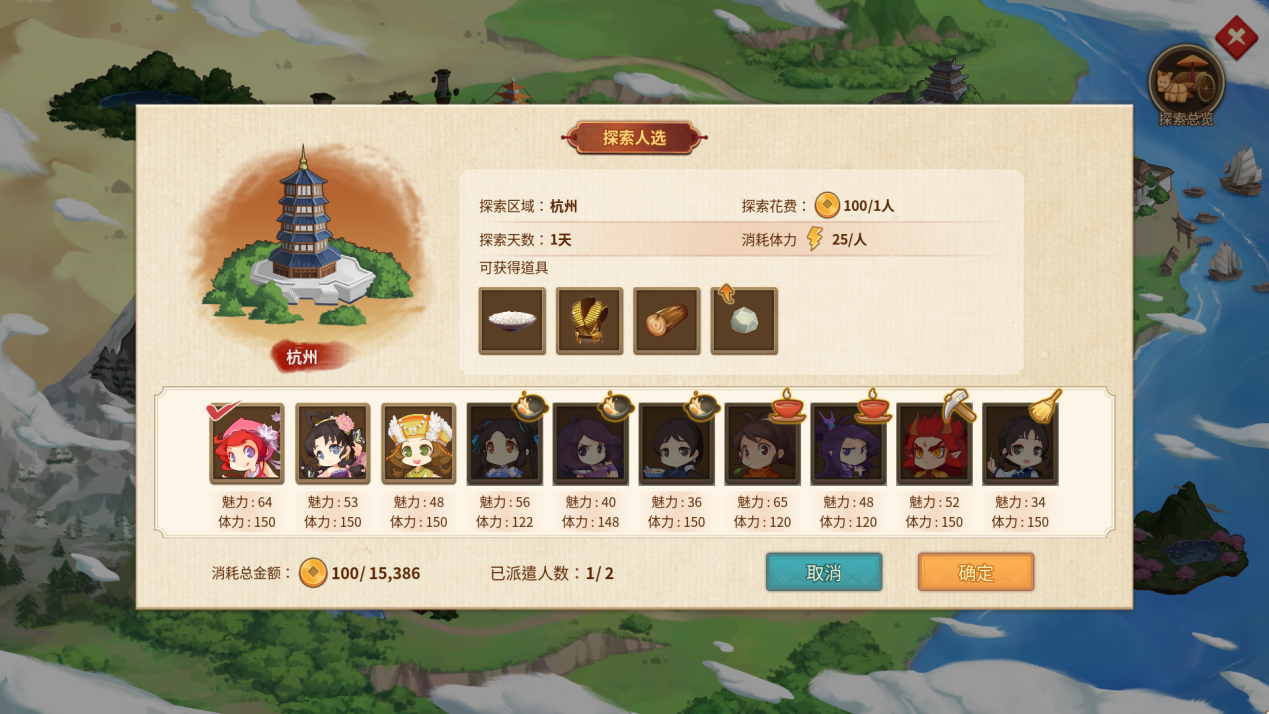Open the 探索总览 exploration overview
Screen dimensions: 1269x714
coord(1186,86)
